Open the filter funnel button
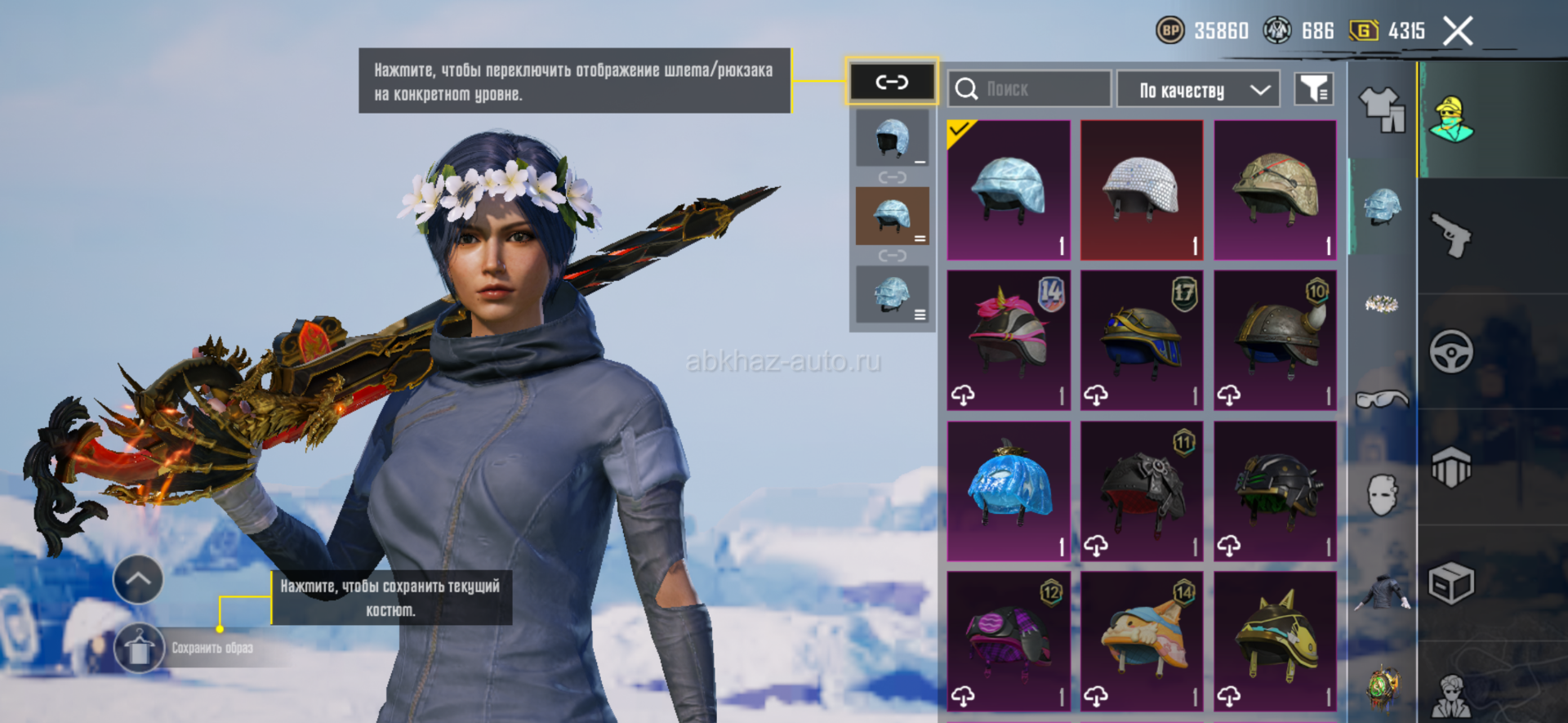1568x723 pixels. [1313, 89]
